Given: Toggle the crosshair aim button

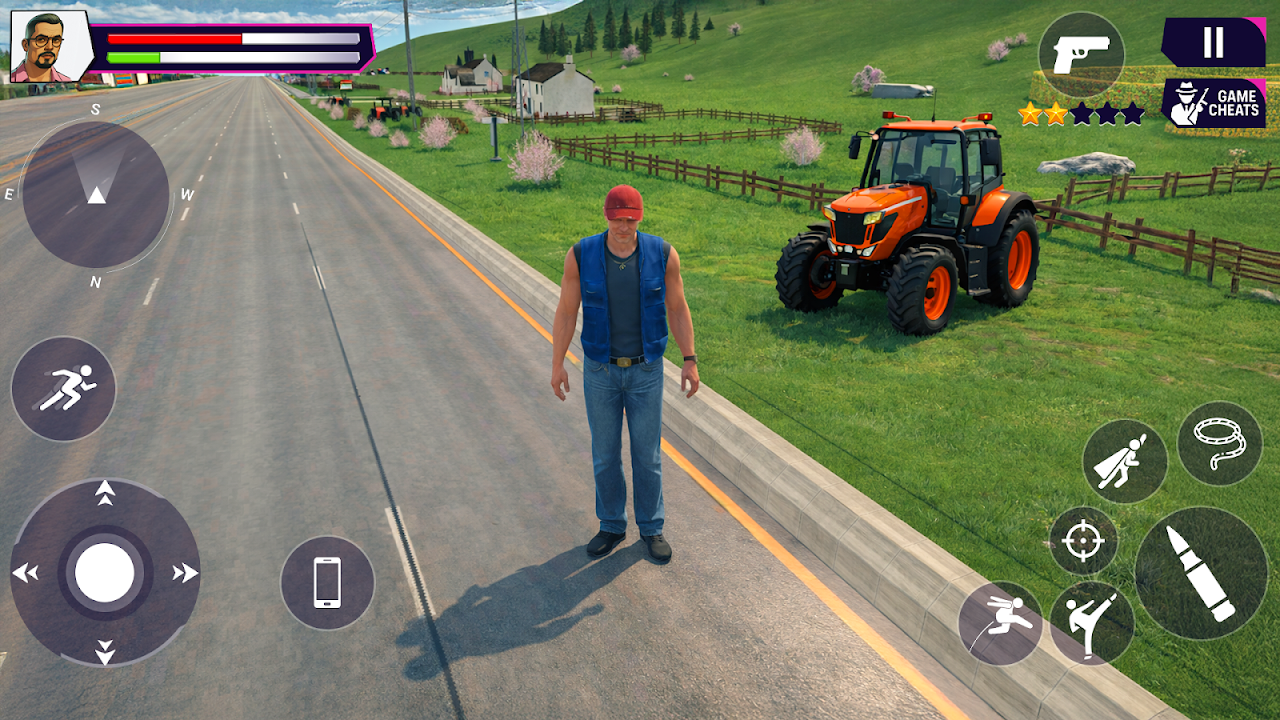Looking at the screenshot, I should pos(1082,541).
